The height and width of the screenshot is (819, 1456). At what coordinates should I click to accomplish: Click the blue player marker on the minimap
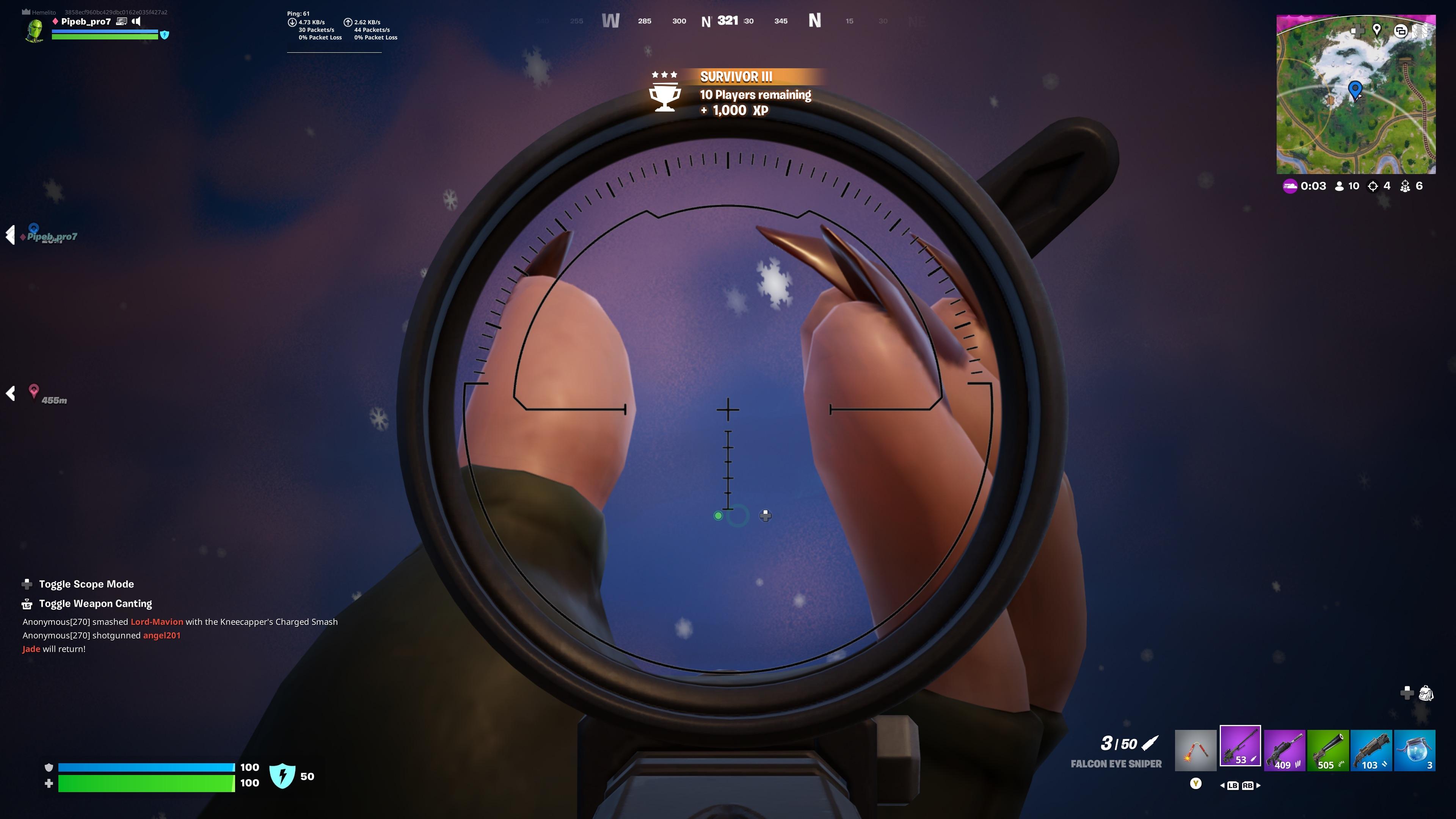point(1355,89)
